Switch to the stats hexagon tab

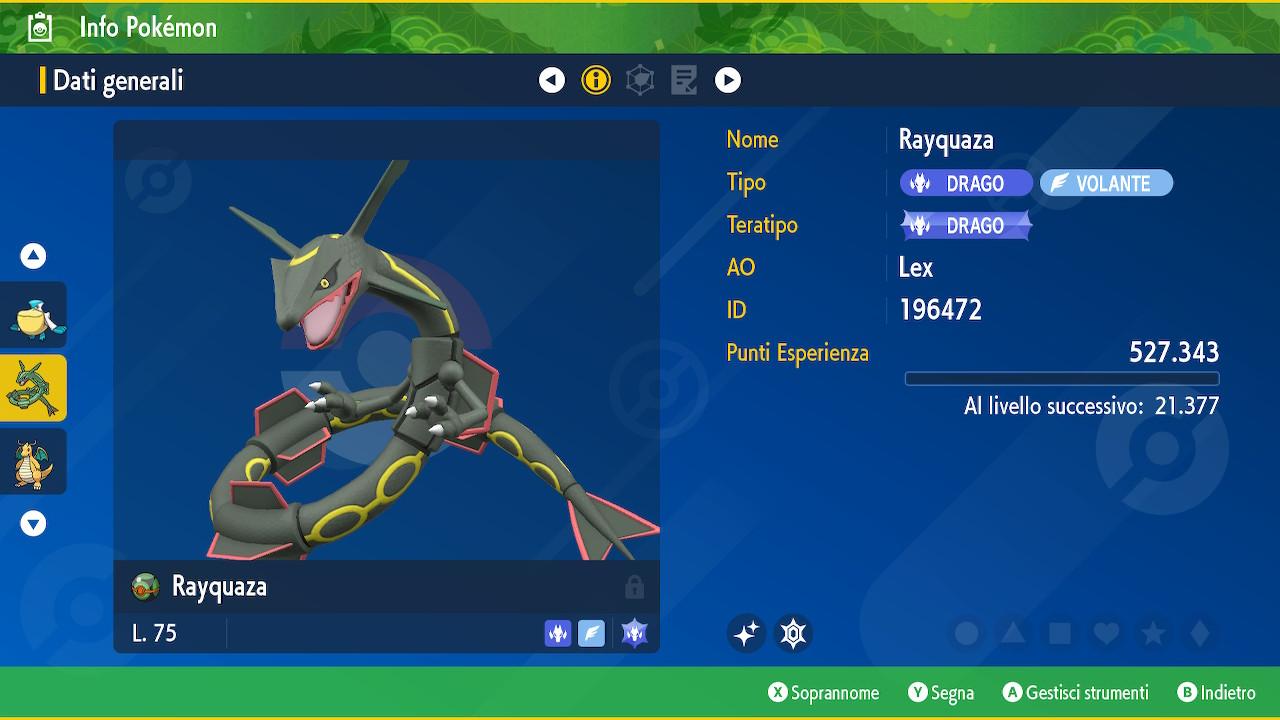(640, 80)
